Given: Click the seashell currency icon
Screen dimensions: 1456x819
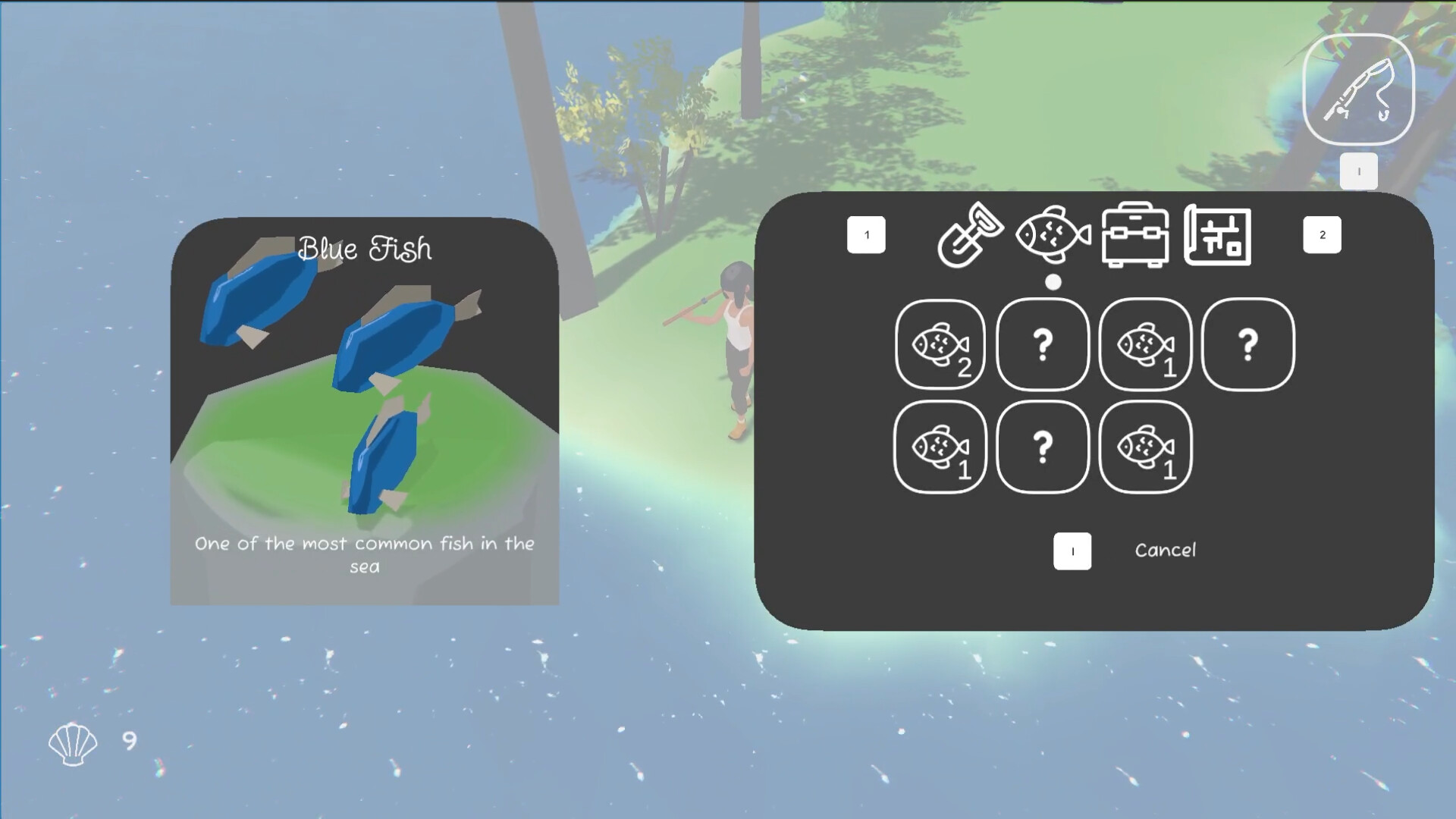Looking at the screenshot, I should [x=72, y=743].
